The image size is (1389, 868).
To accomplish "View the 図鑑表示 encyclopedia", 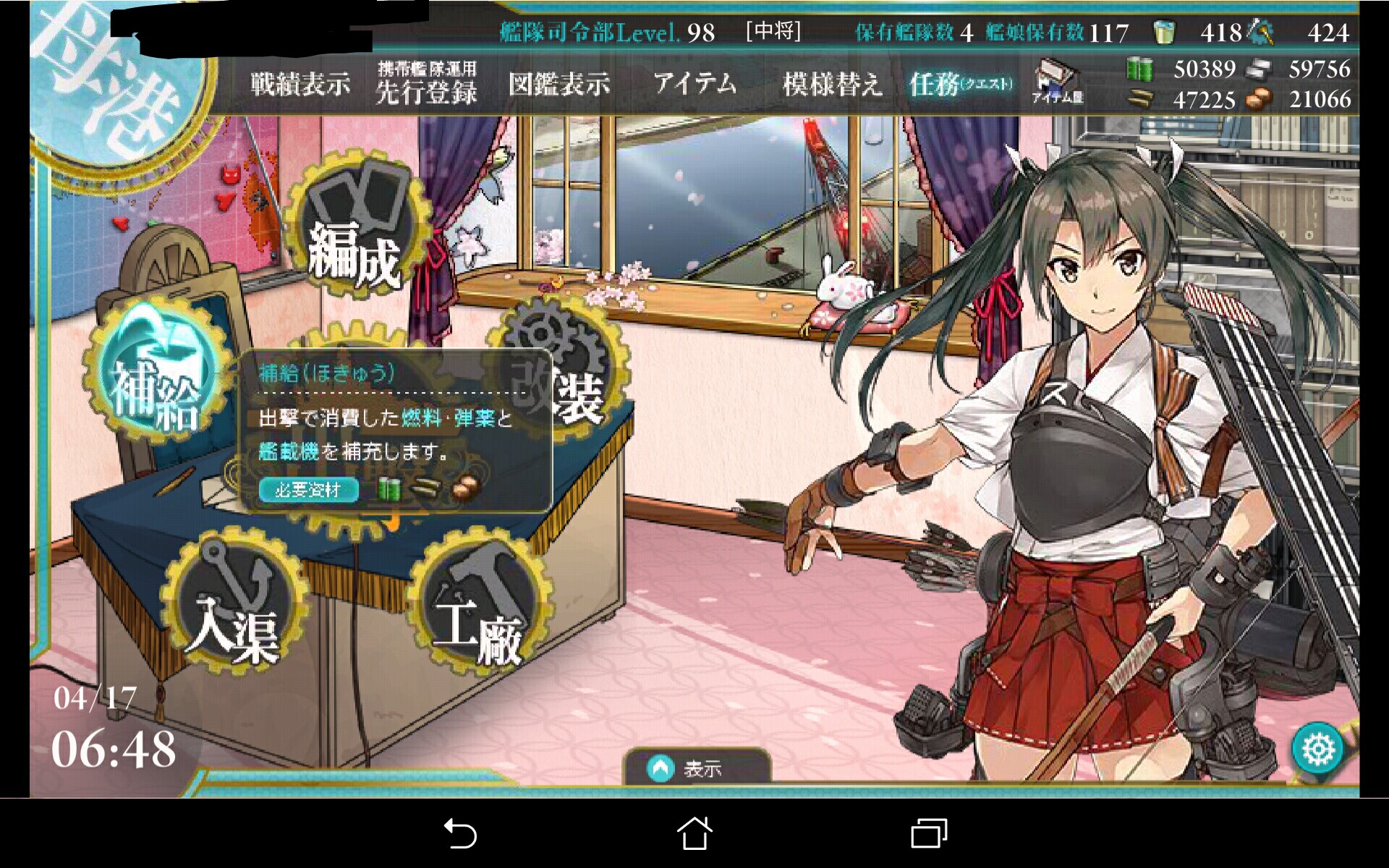I will point(559,85).
